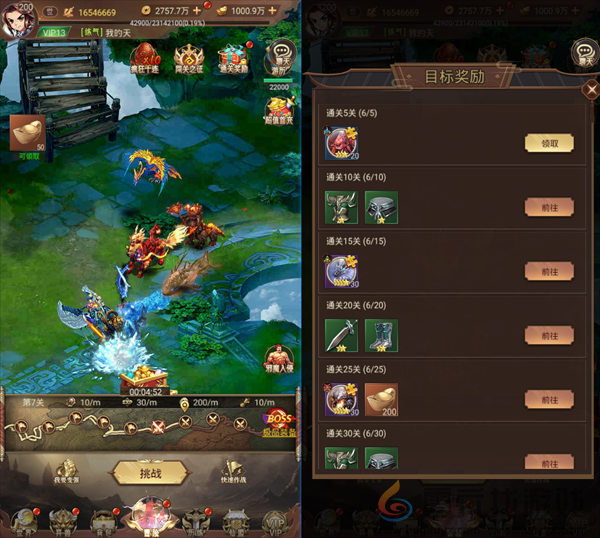This screenshot has height=538, width=600.
Task: Tap the player avatar portrait
Action: [17, 19]
